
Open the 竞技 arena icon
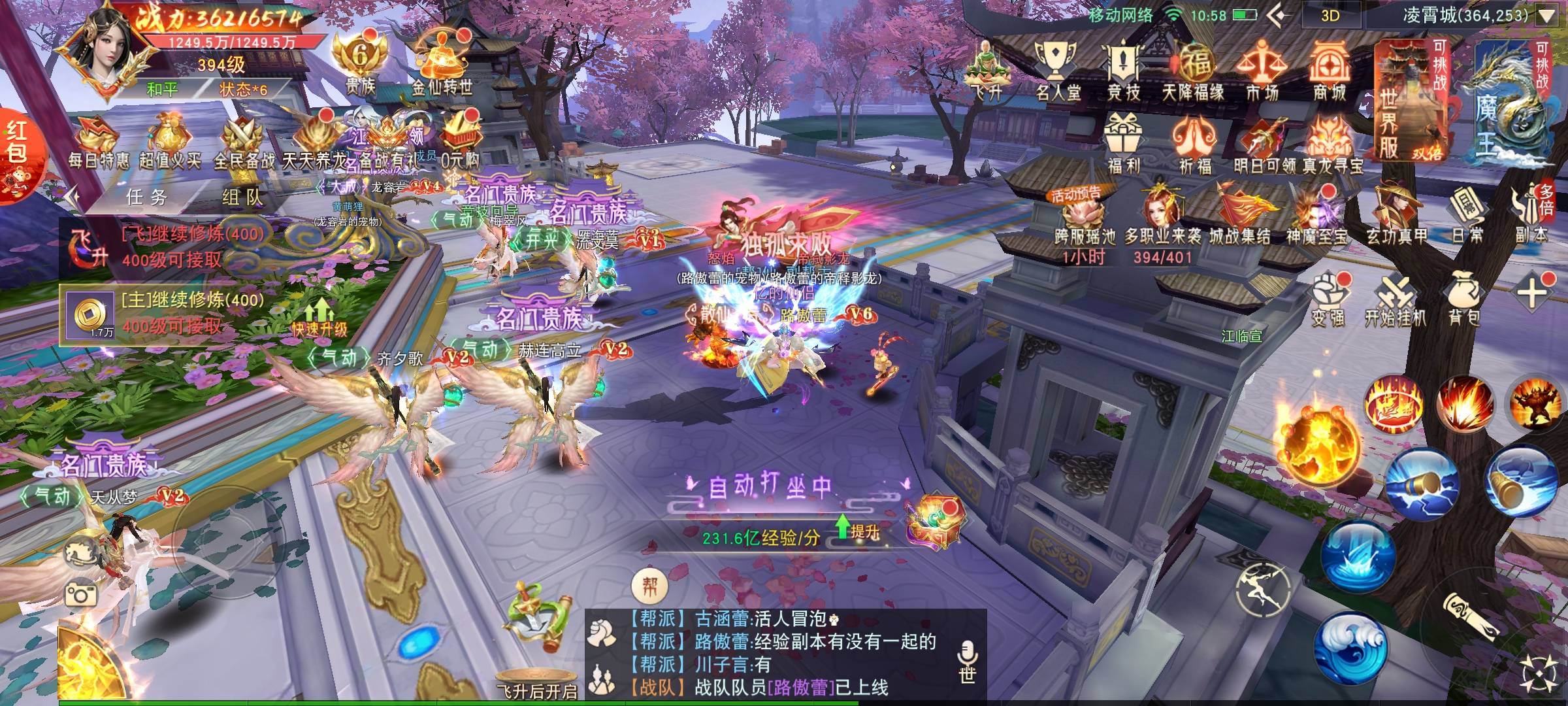tap(1124, 71)
